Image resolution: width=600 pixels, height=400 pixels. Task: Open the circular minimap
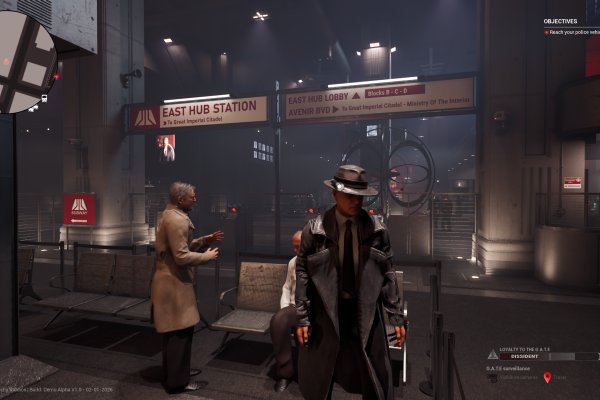click(26, 62)
